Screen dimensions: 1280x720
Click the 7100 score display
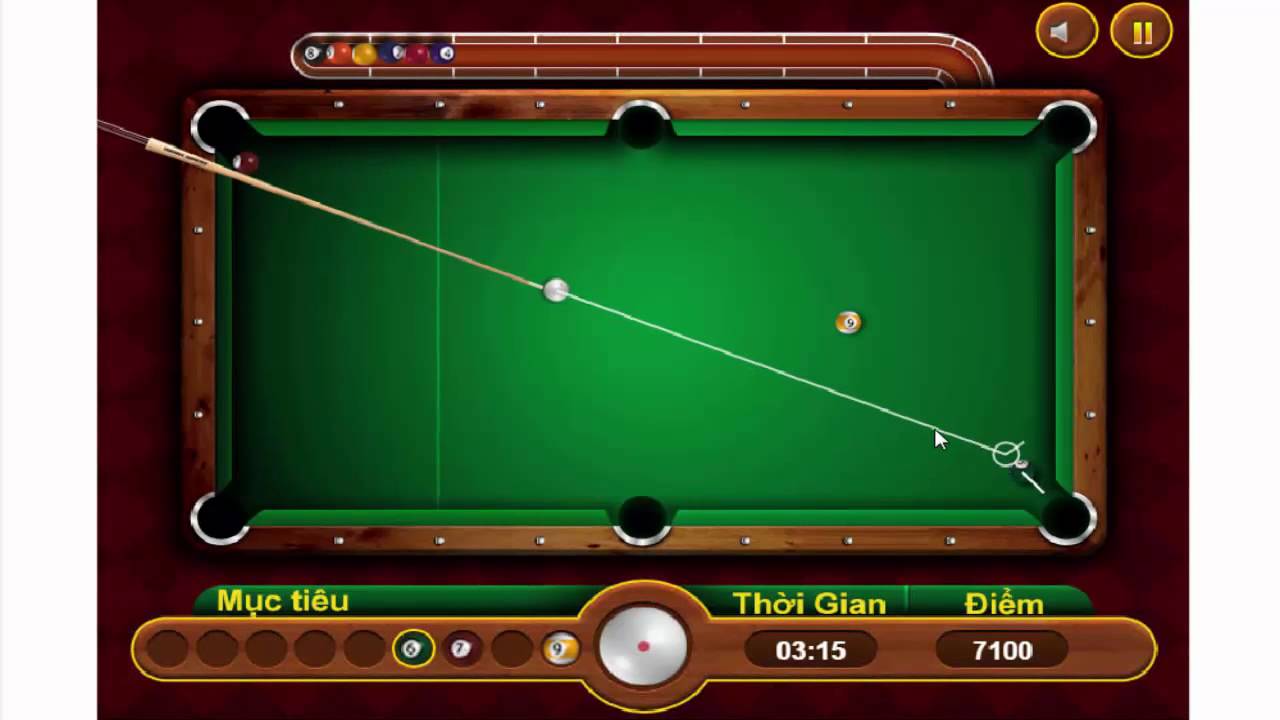point(1002,650)
